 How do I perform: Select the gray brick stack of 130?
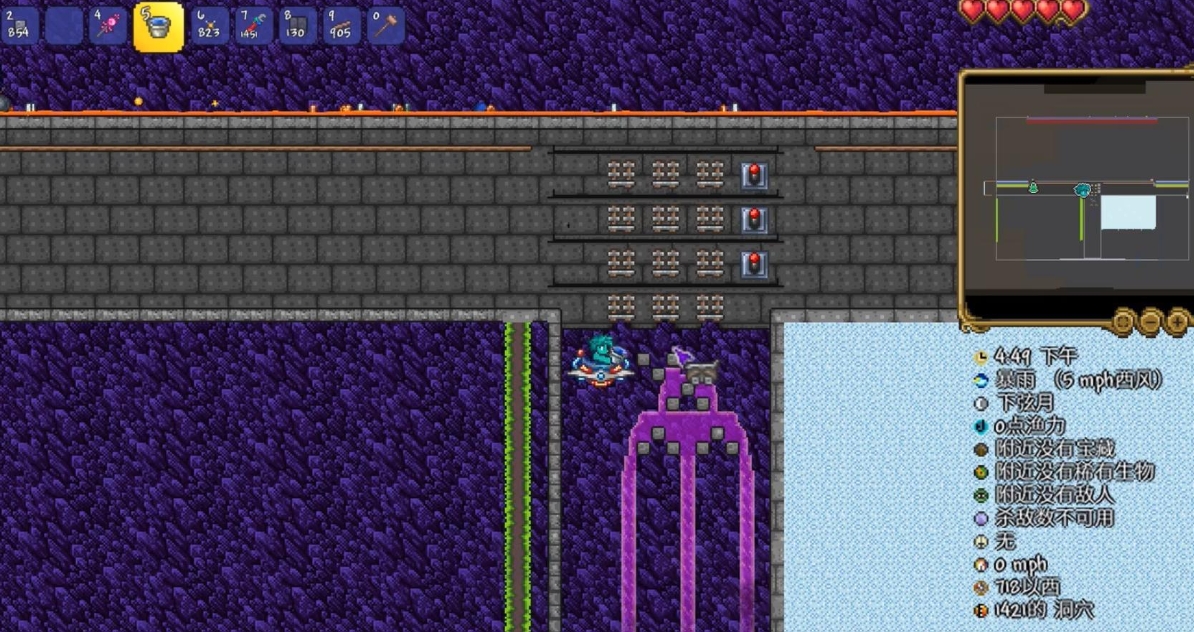(x=297, y=26)
